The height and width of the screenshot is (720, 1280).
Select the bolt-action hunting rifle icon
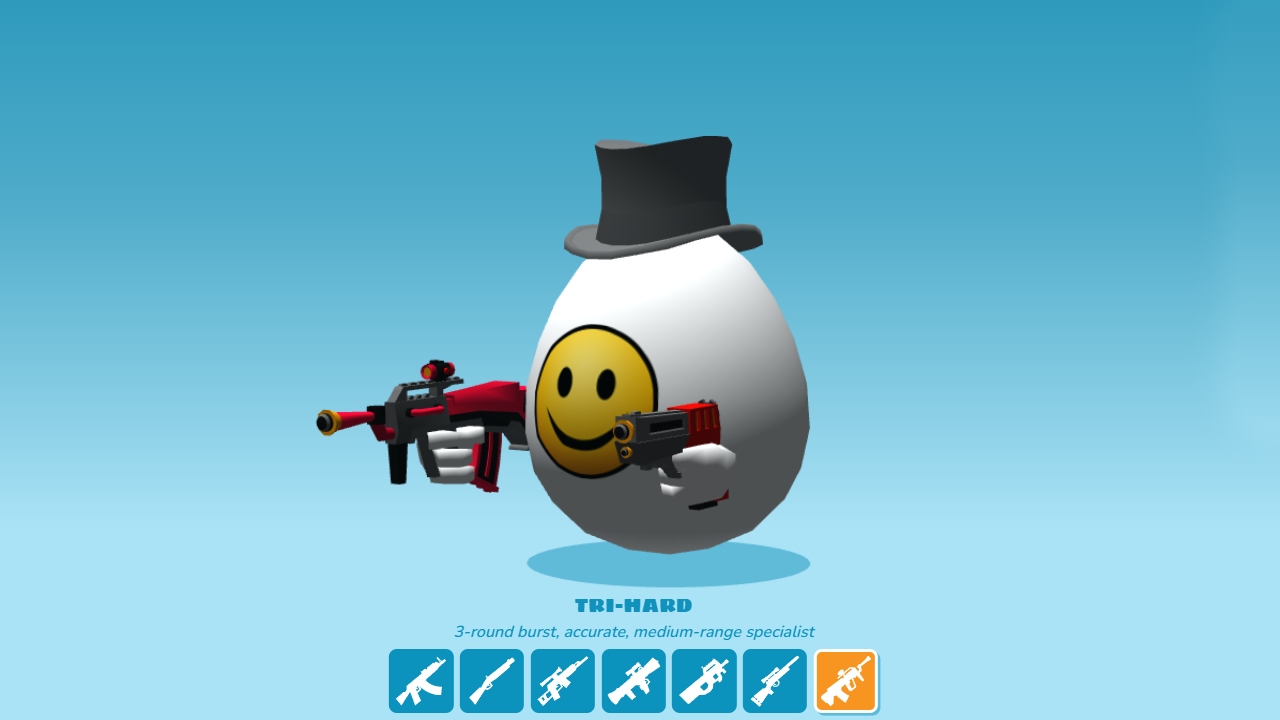[x=775, y=680]
